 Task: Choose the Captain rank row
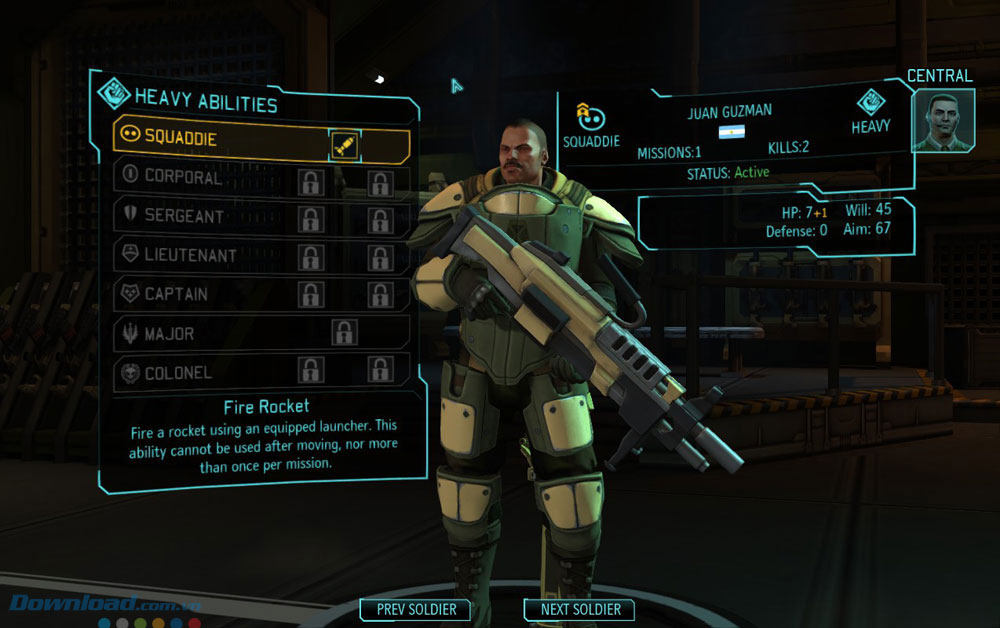tap(200, 294)
